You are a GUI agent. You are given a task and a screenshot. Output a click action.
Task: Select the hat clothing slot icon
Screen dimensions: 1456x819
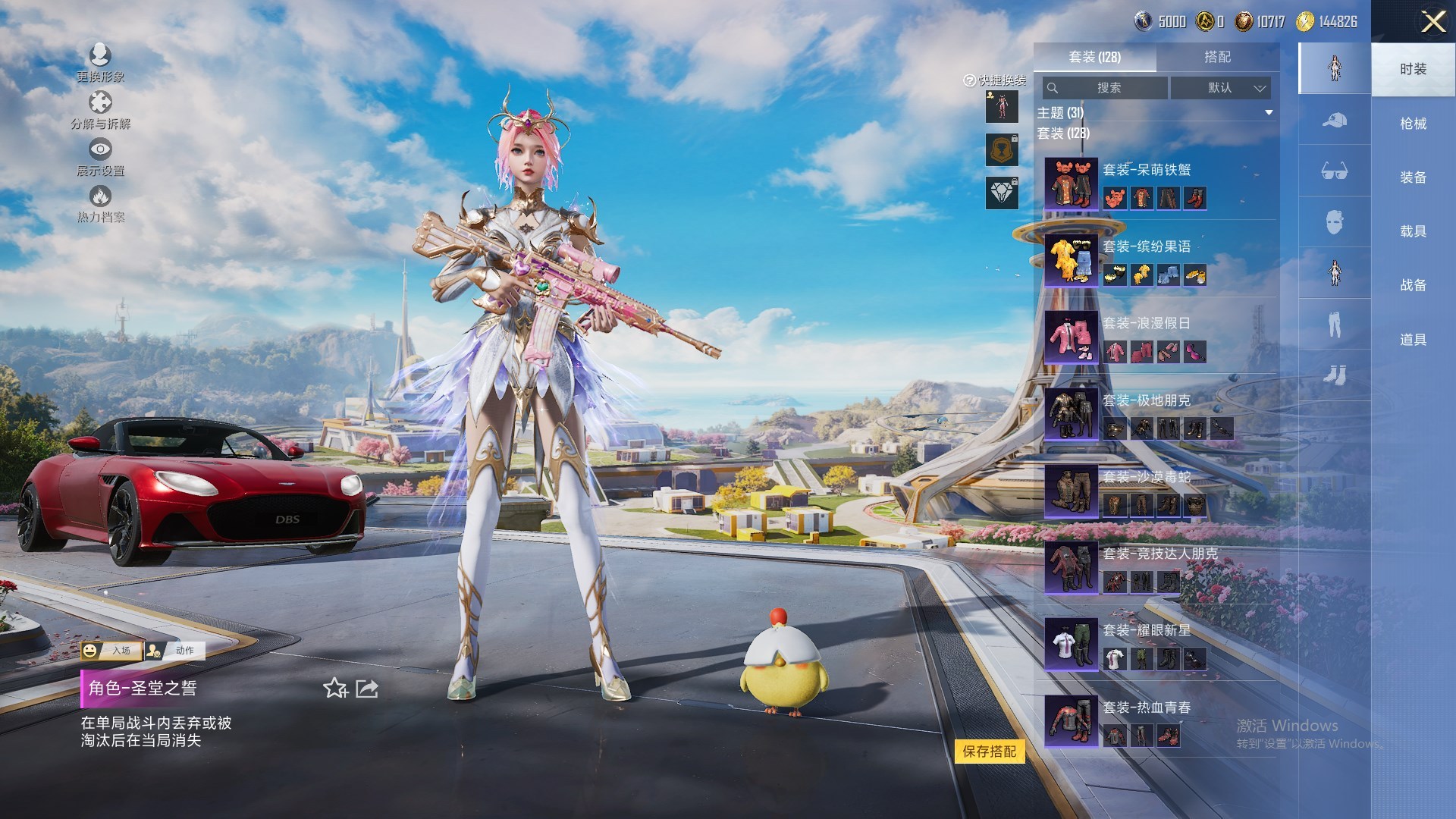(x=1334, y=120)
